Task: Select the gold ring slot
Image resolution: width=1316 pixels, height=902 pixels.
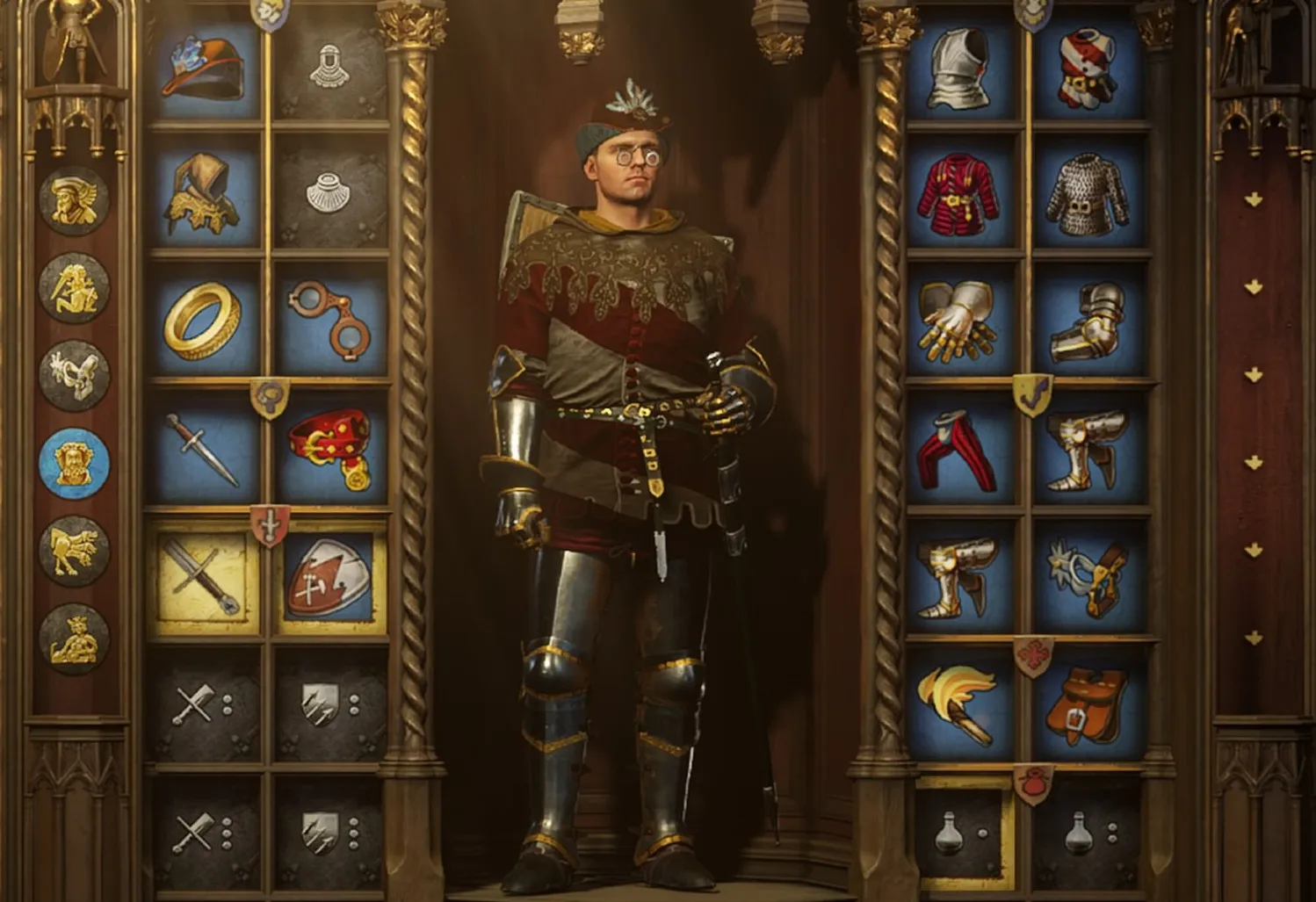Action: pos(204,321)
